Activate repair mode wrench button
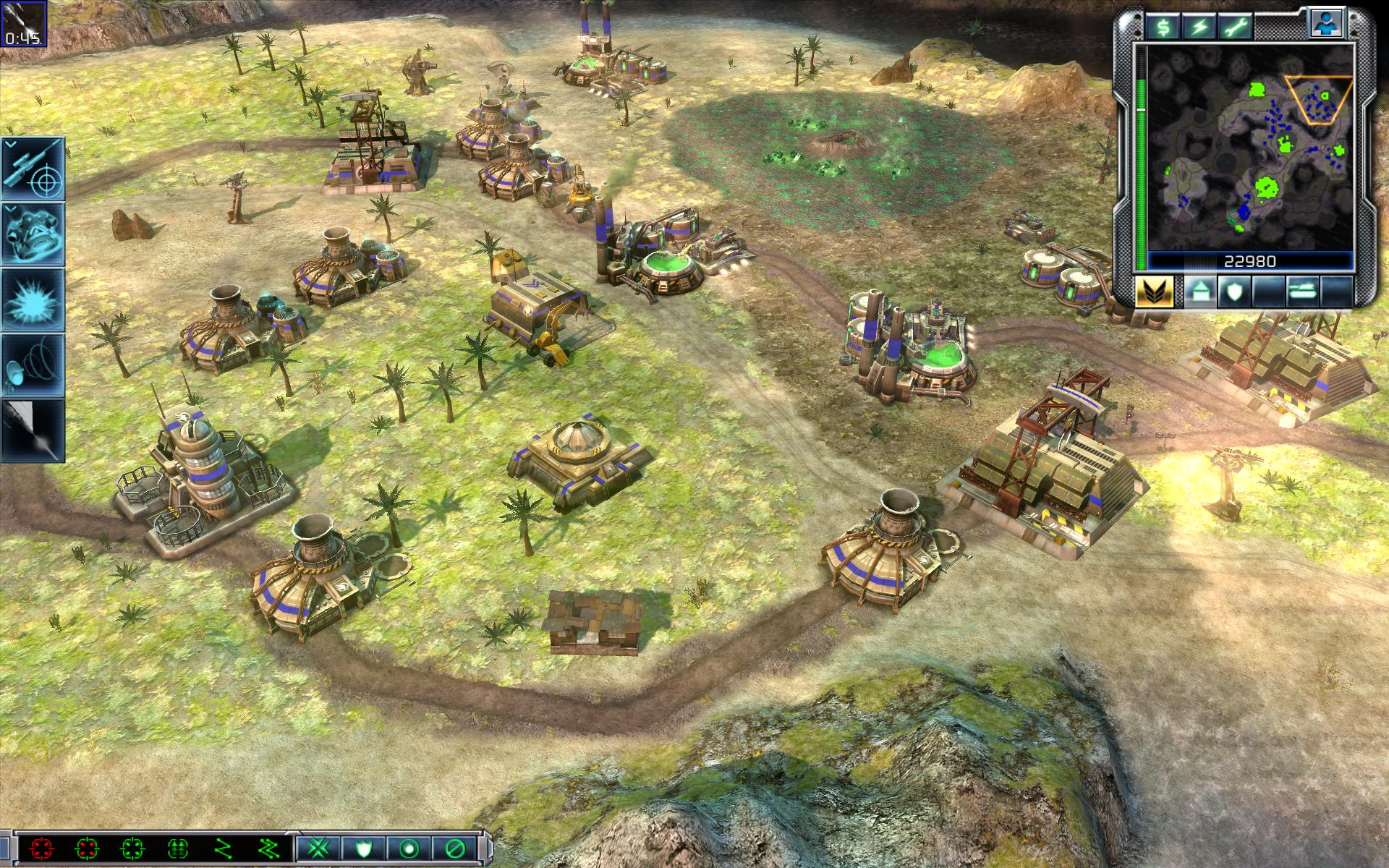Viewport: 1389px width, 868px height. 1236,28
